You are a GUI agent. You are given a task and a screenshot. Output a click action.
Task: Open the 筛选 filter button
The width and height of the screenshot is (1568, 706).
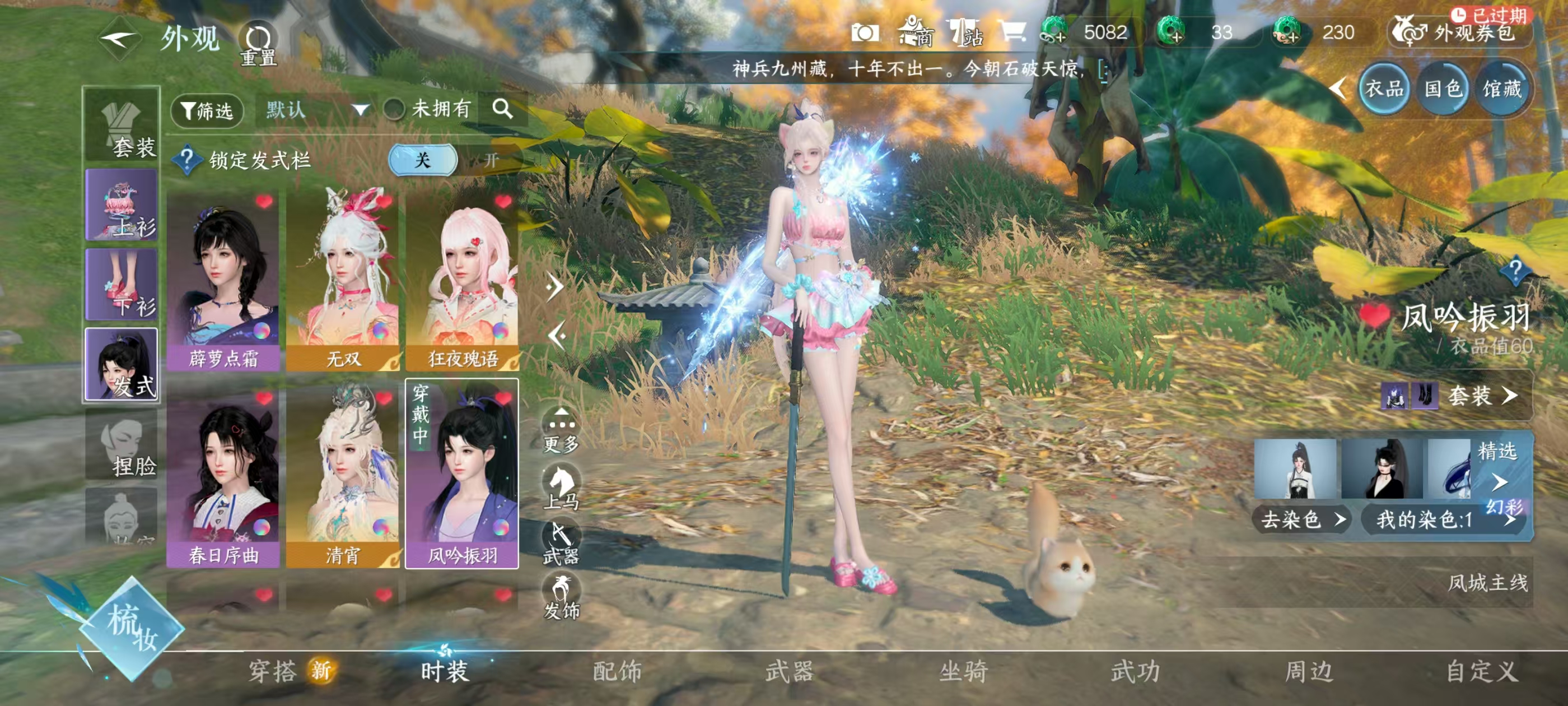pos(208,110)
